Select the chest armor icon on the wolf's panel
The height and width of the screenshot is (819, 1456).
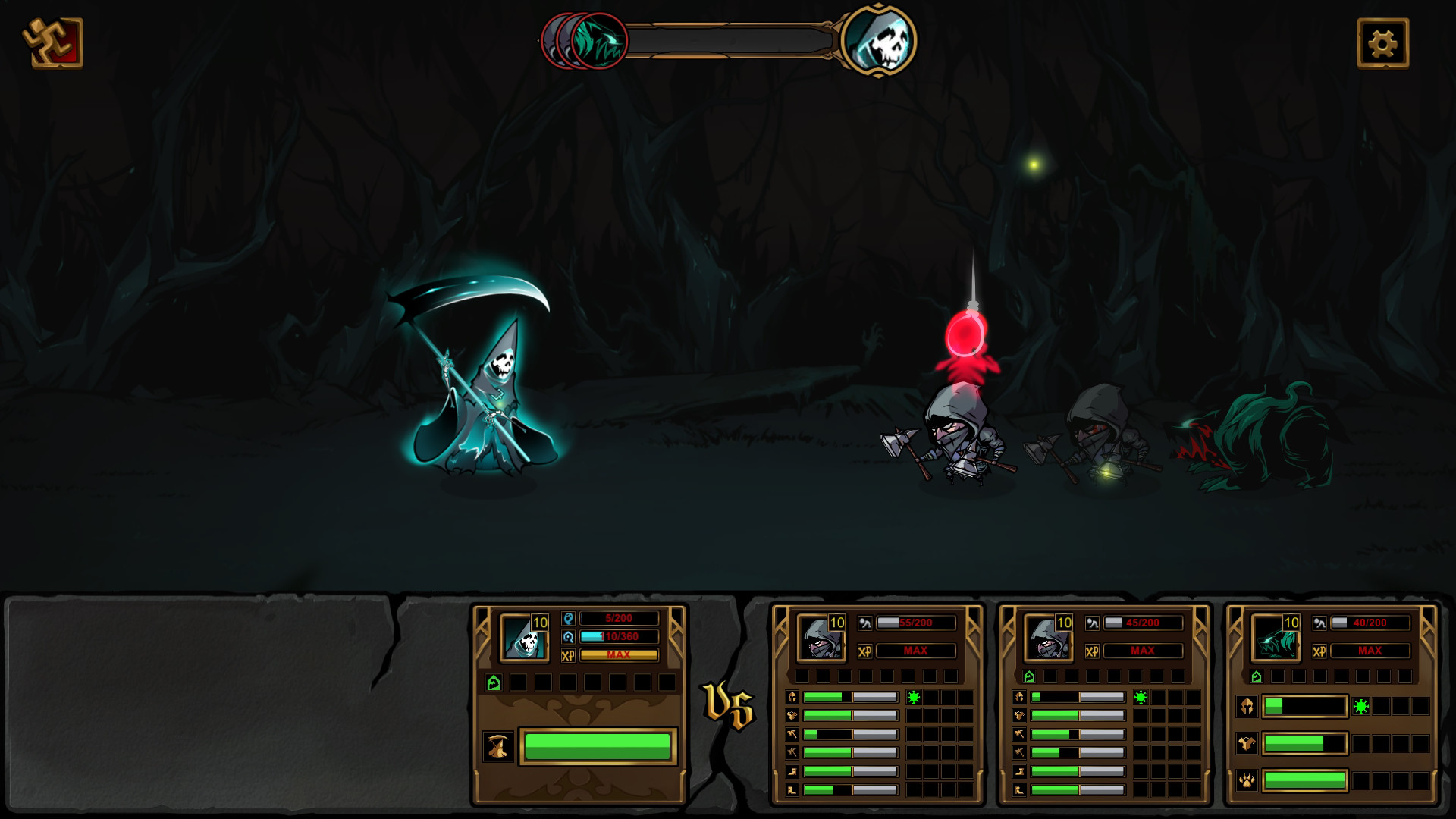coord(1247,745)
